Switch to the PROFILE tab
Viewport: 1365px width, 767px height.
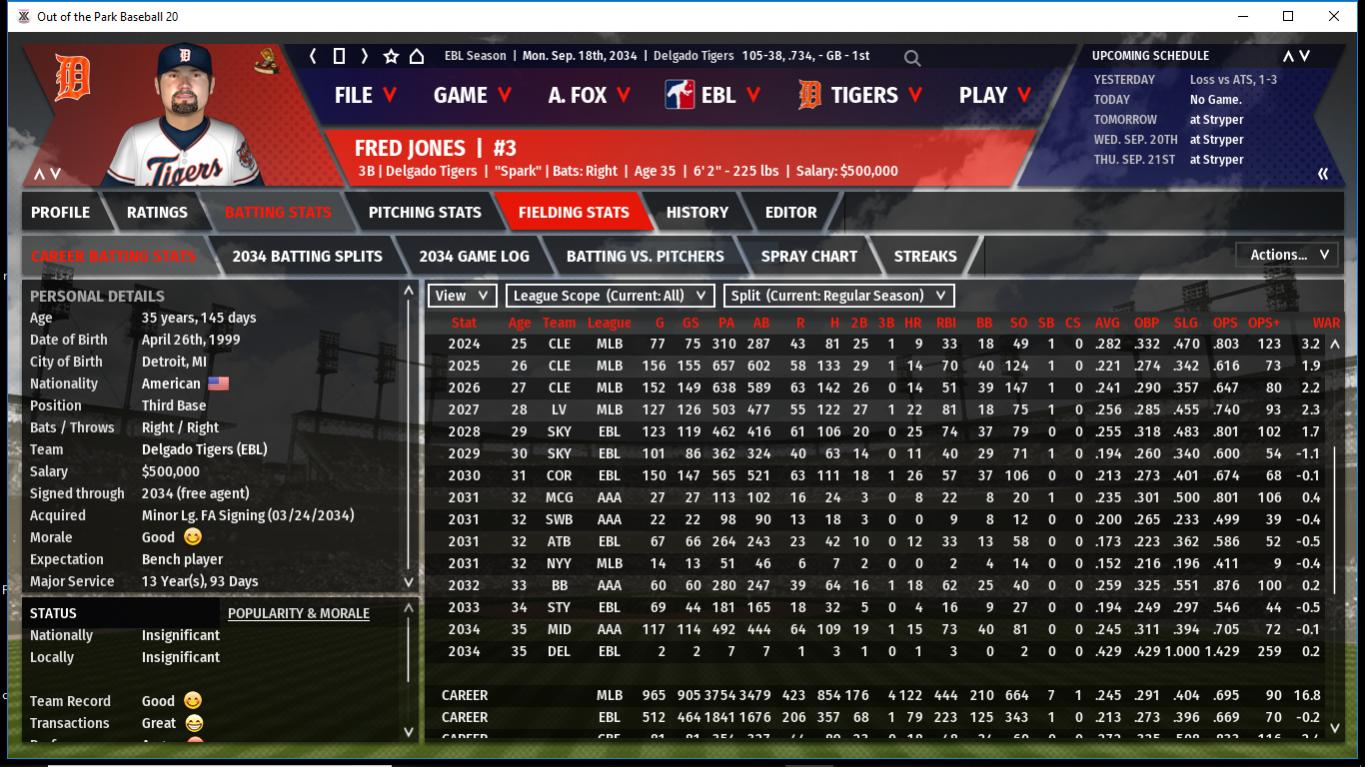click(60, 212)
